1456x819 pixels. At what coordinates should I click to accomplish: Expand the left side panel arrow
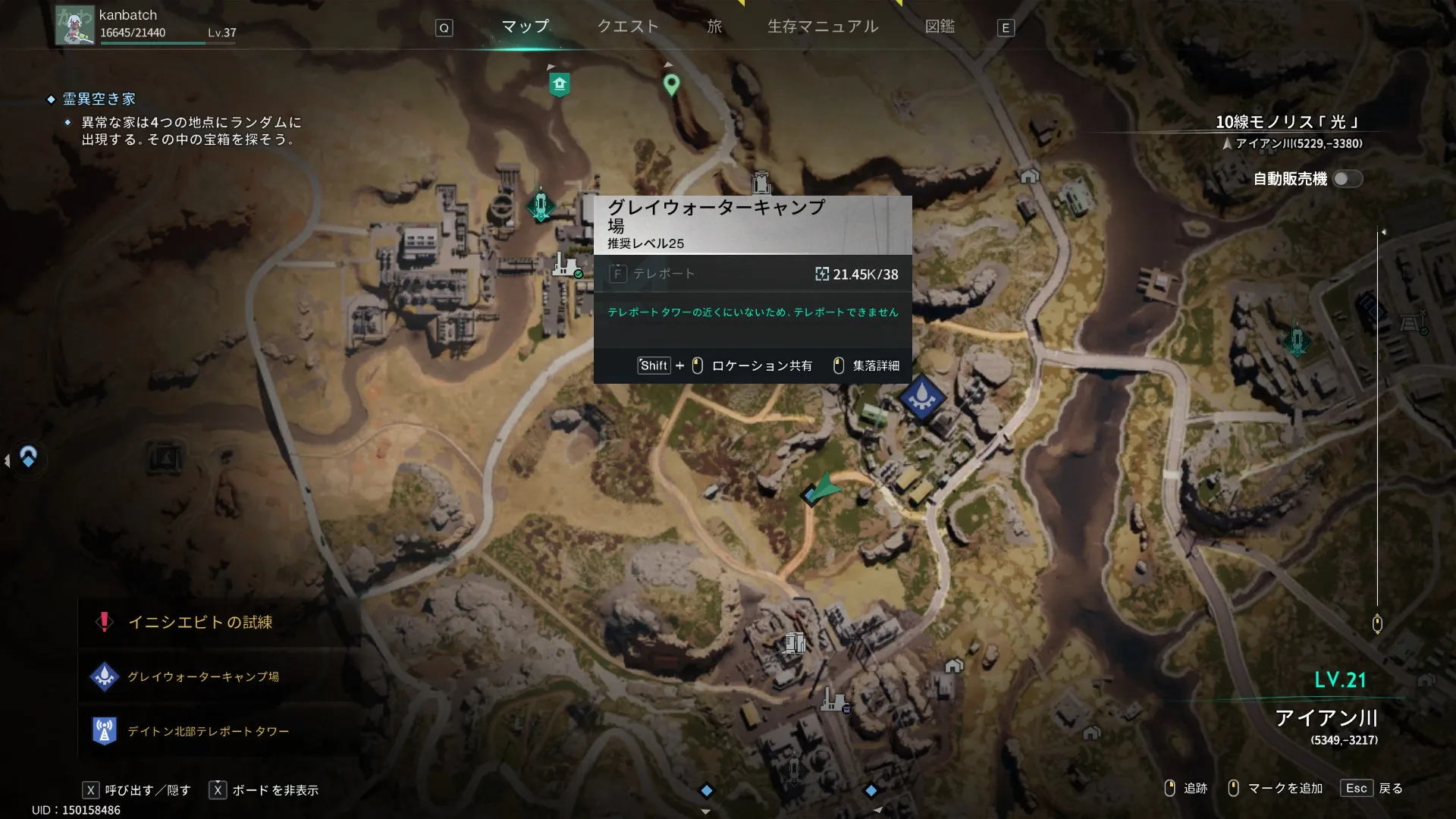point(8,460)
